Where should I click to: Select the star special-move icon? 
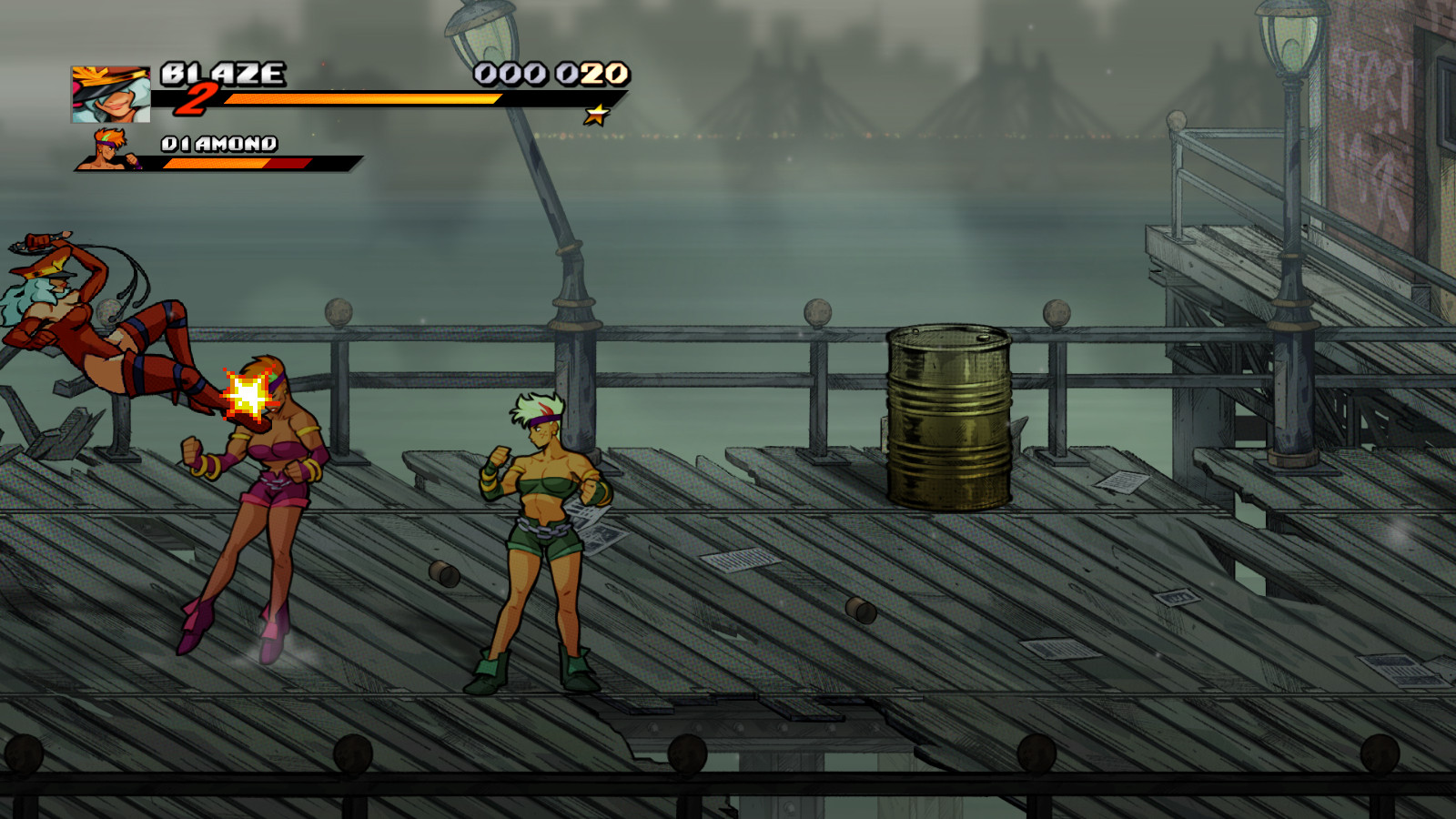point(597,116)
